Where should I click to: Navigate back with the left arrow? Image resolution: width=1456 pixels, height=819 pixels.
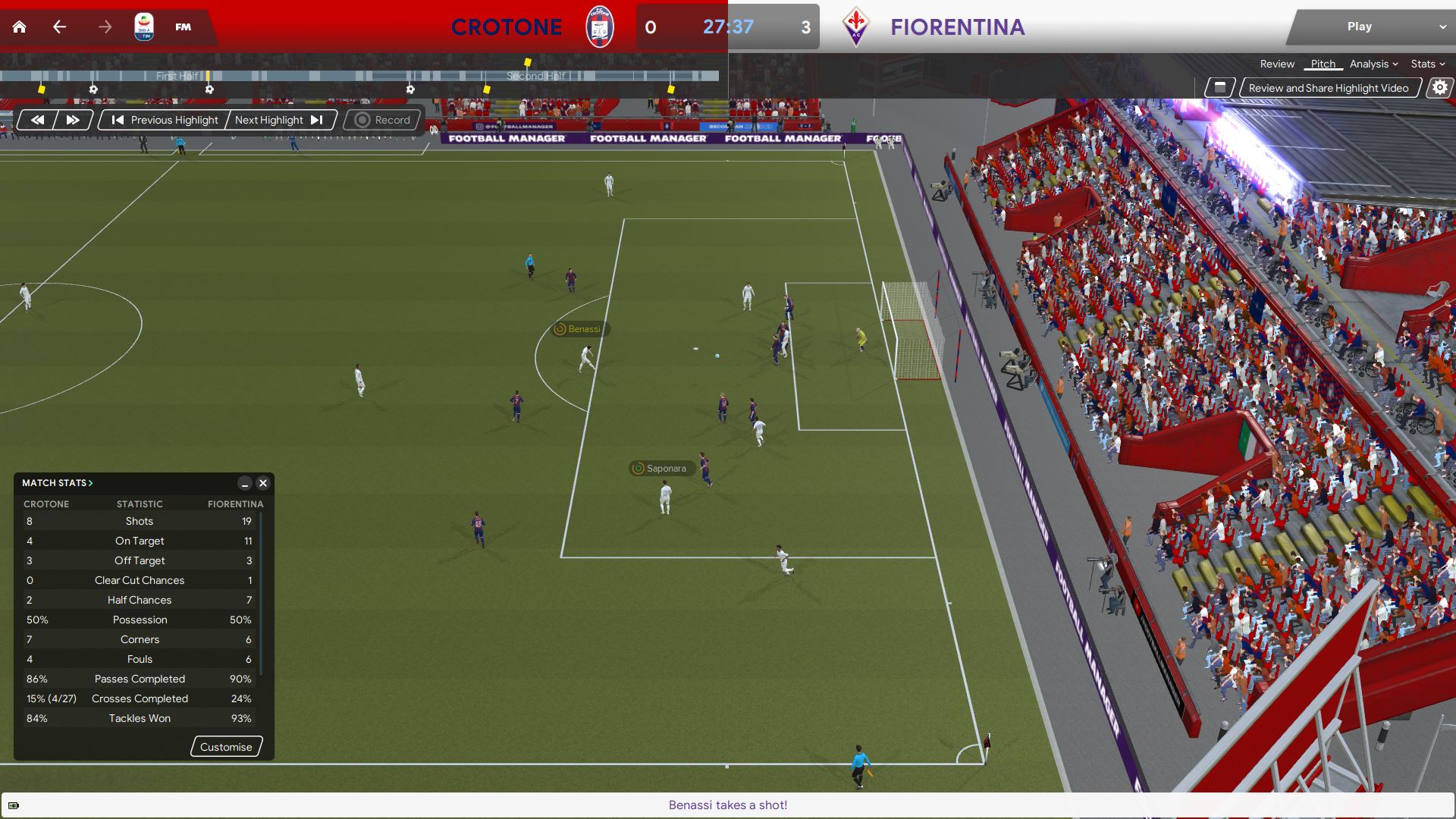coord(60,27)
